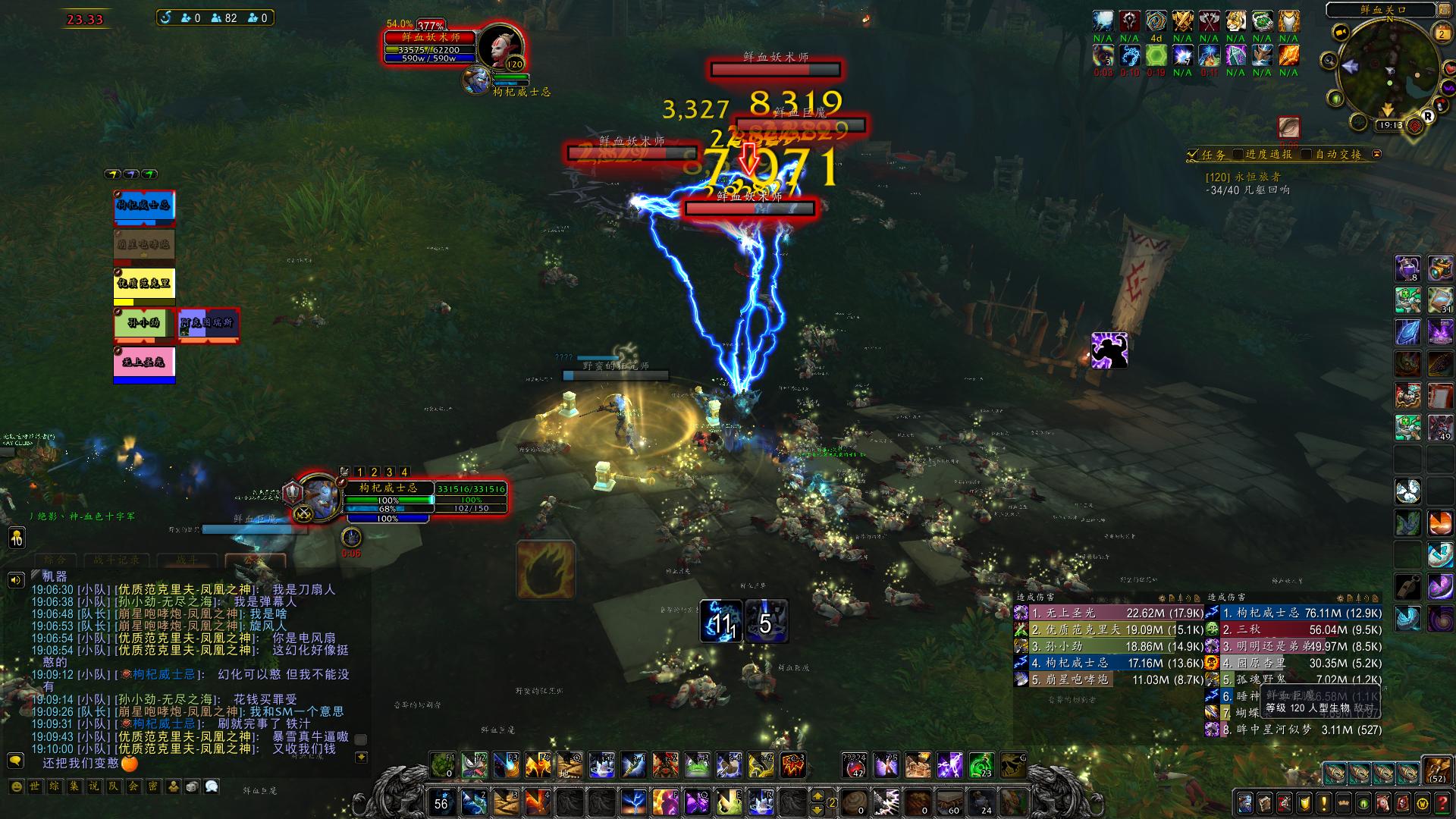Toggle the chat voice speaker icon
The height and width of the screenshot is (819, 1456).
pyautogui.click(x=15, y=581)
